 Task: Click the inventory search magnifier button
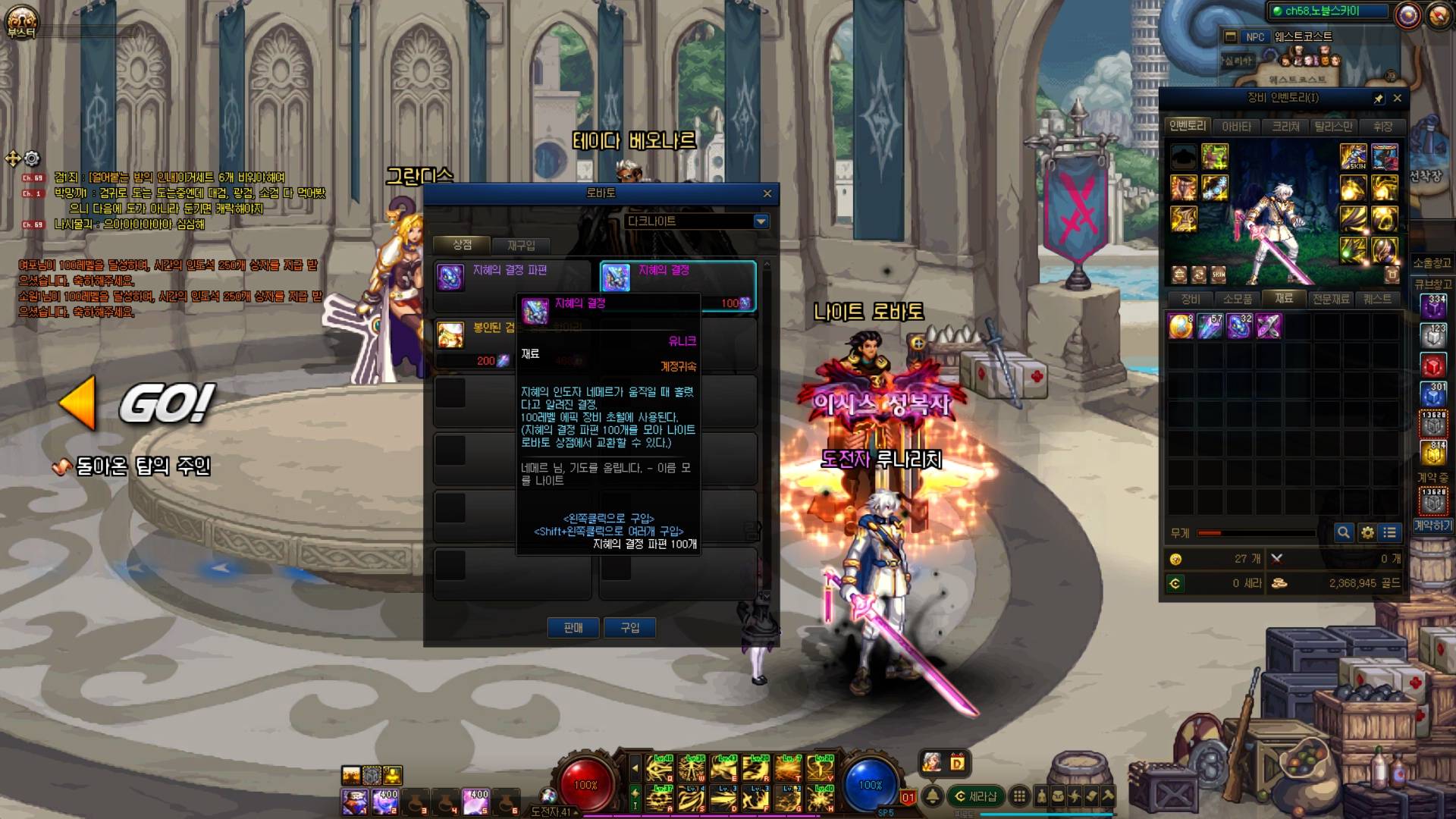tap(1343, 532)
